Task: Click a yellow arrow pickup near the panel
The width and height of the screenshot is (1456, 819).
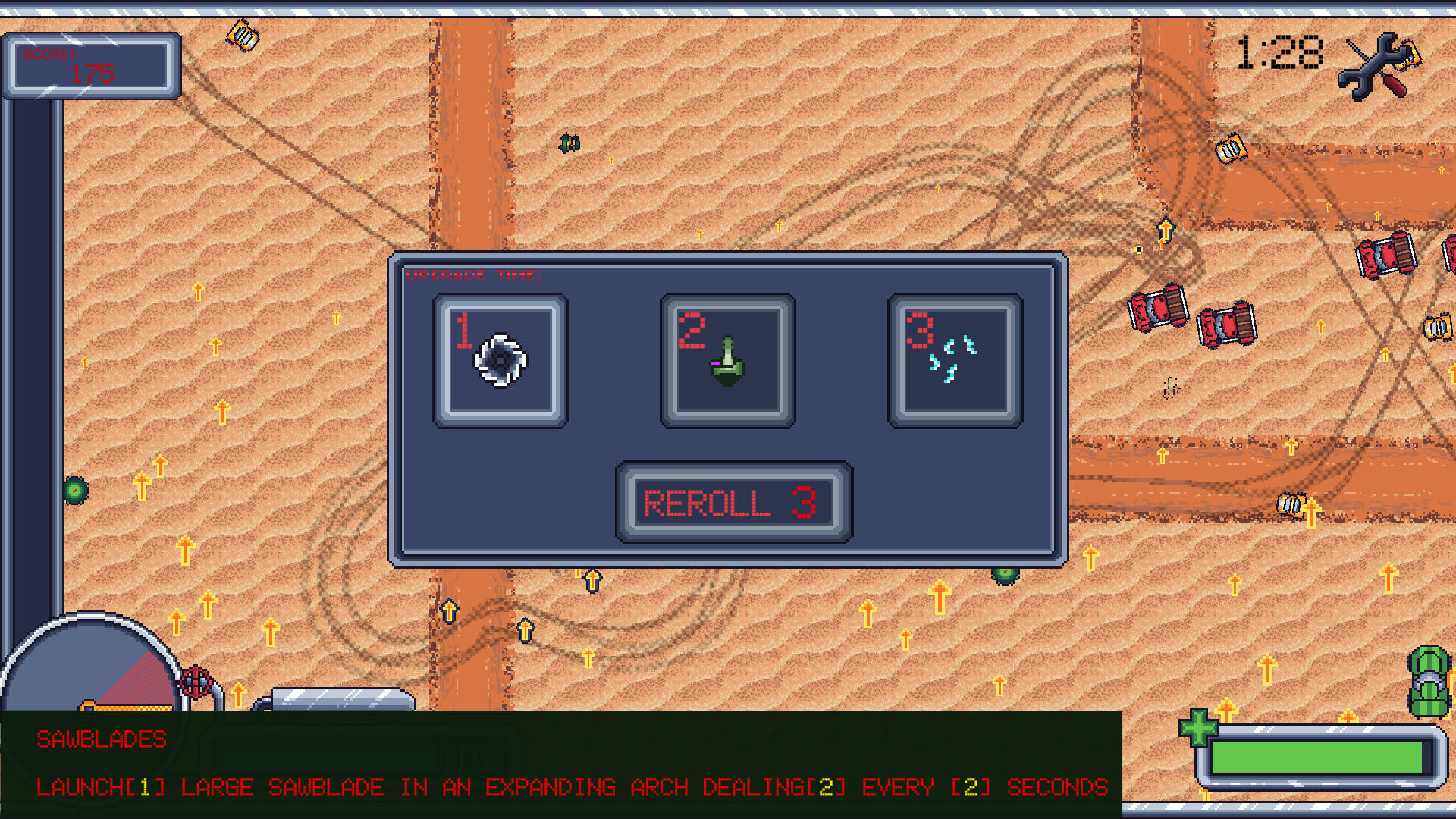Action: point(591,580)
